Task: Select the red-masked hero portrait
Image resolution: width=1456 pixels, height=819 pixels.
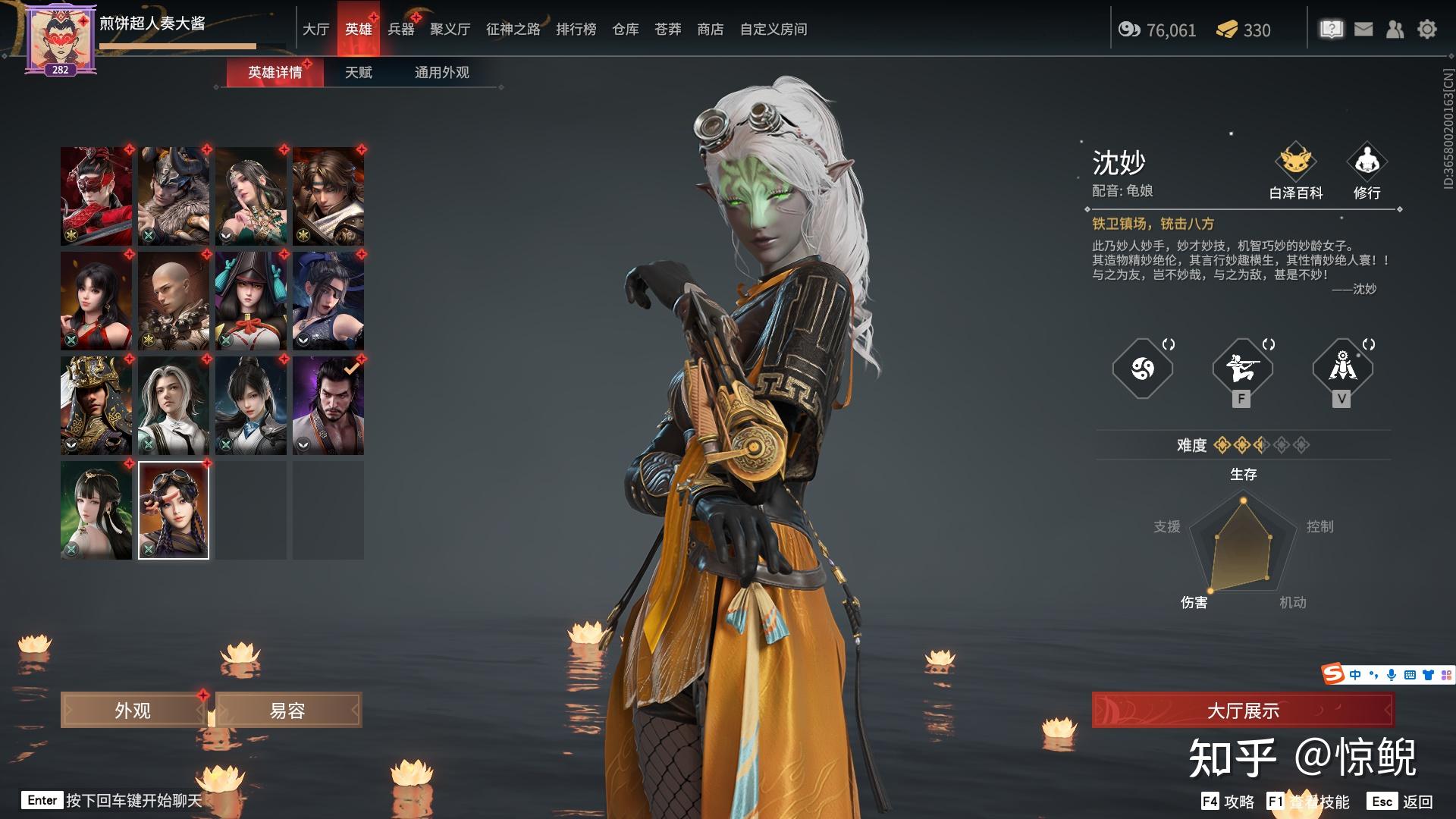Action: (x=96, y=196)
